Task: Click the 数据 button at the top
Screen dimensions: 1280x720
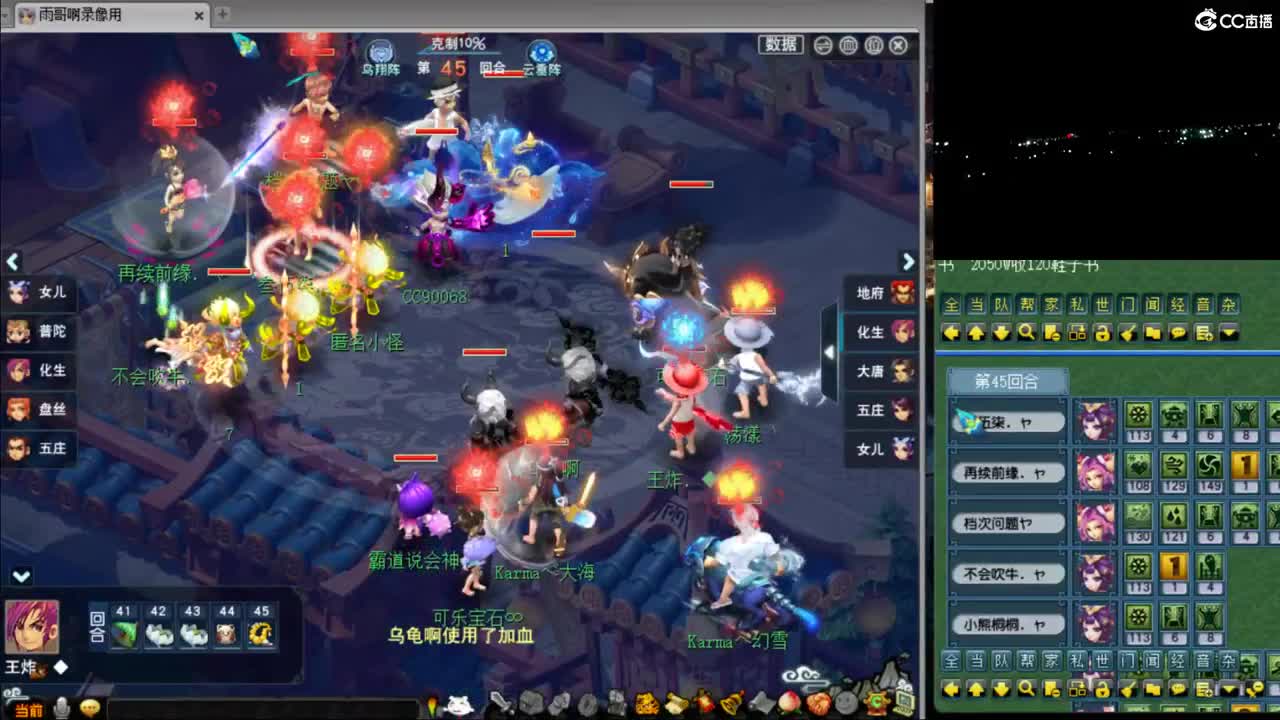Action: 779,45
